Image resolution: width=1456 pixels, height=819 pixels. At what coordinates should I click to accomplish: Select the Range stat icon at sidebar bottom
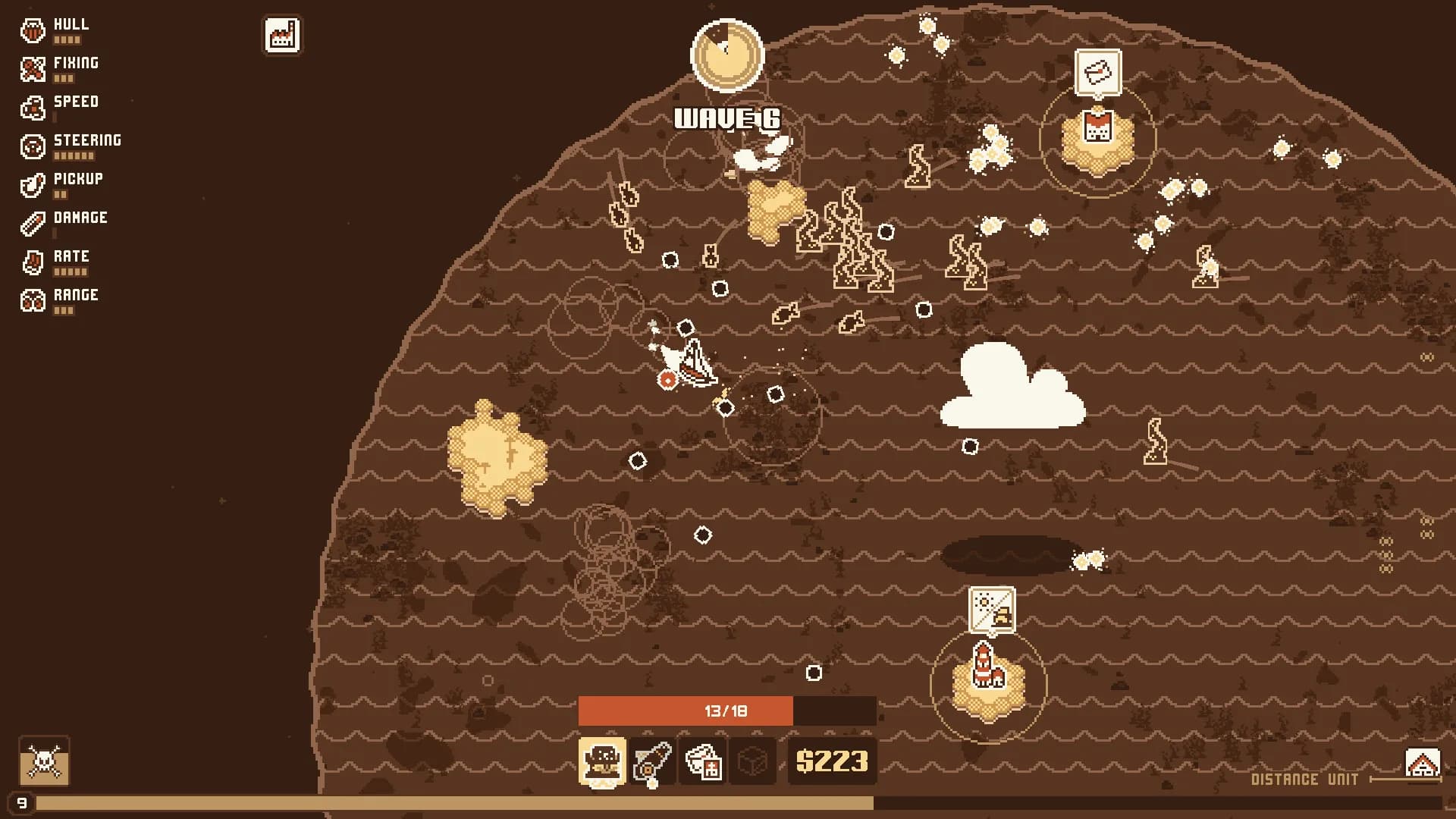32,300
